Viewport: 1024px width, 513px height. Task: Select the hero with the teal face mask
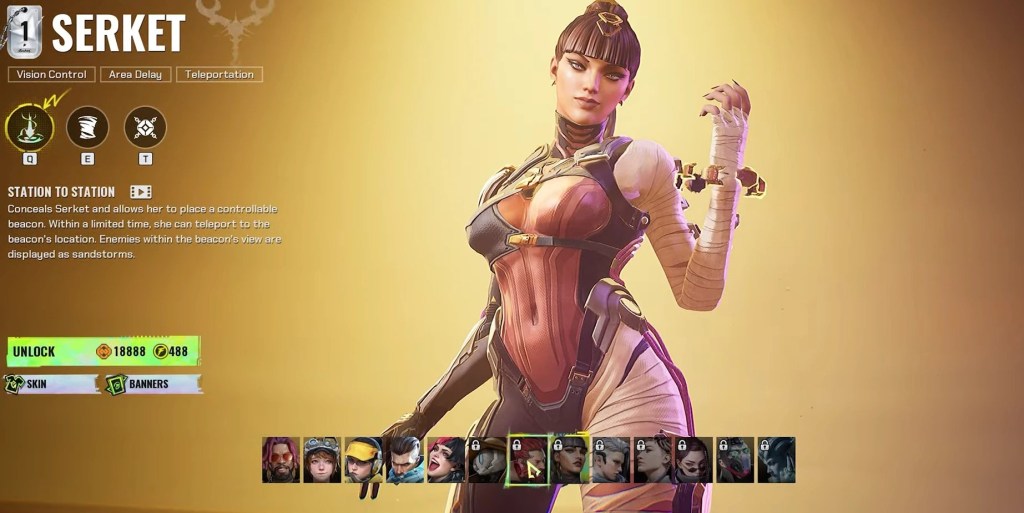(405, 460)
